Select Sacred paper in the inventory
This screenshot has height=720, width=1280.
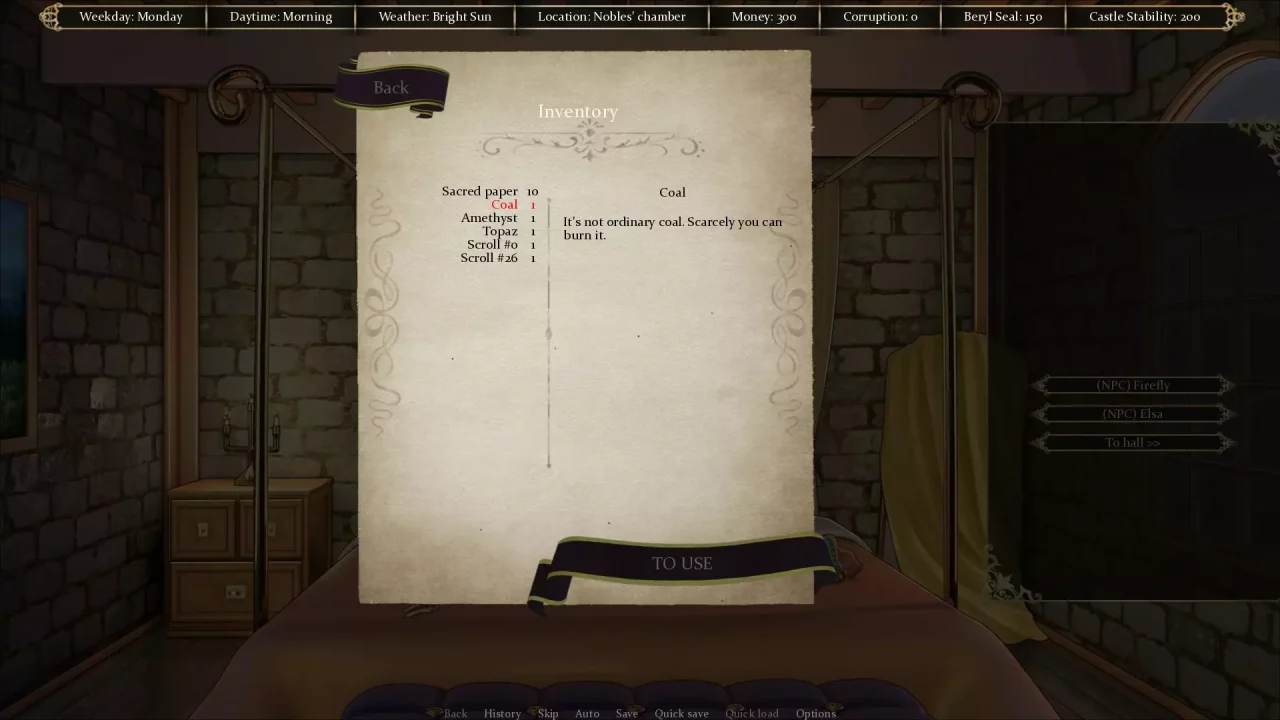click(480, 191)
